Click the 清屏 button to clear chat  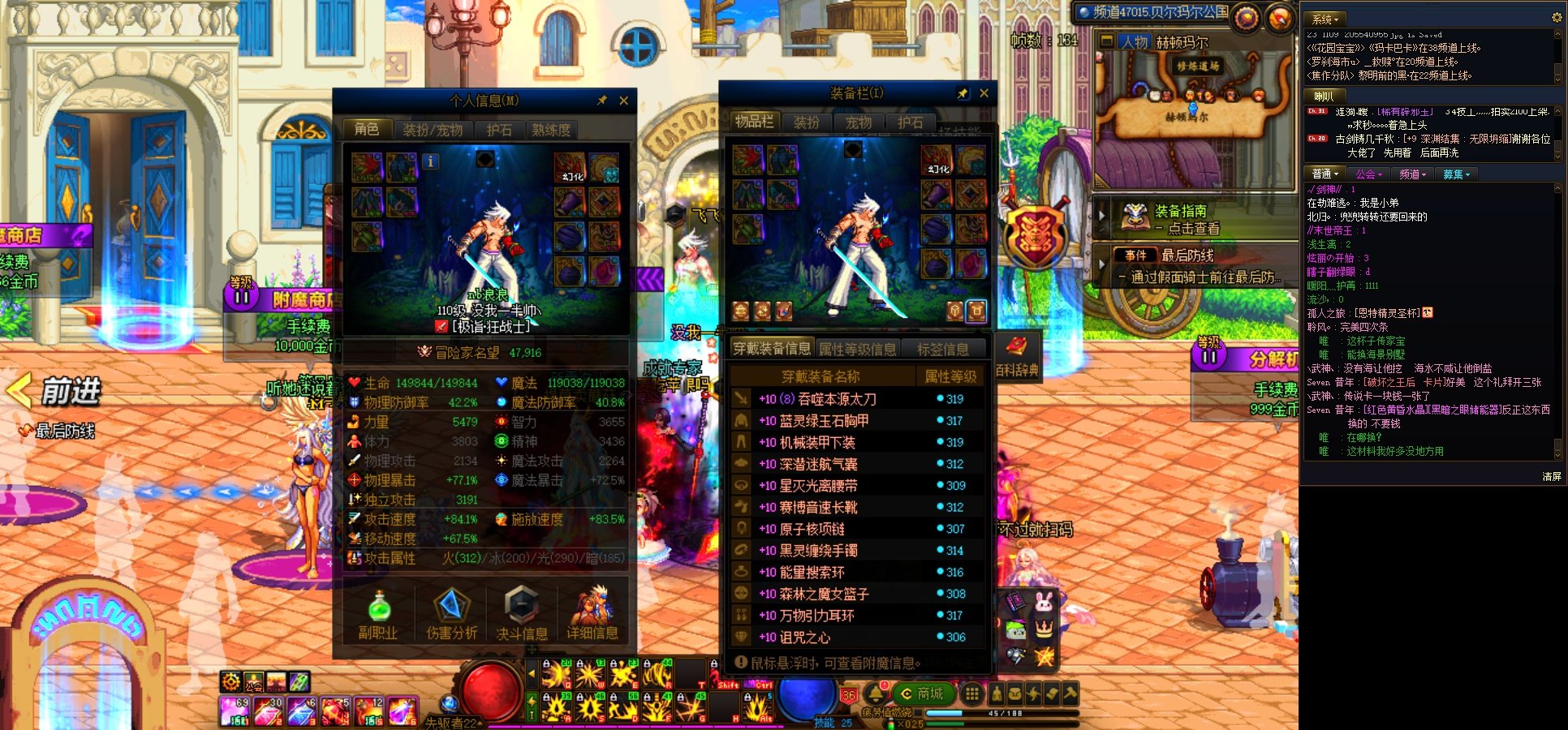[x=1552, y=477]
